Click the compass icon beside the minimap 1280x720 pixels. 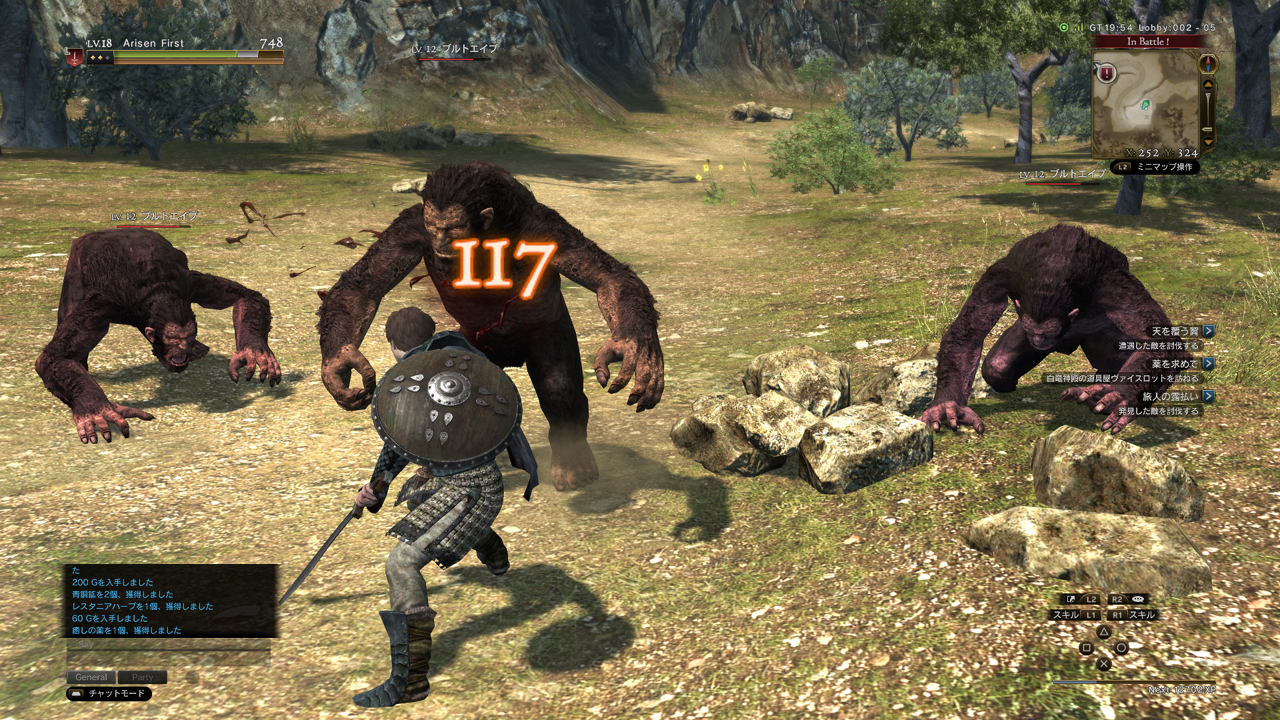[1208, 63]
